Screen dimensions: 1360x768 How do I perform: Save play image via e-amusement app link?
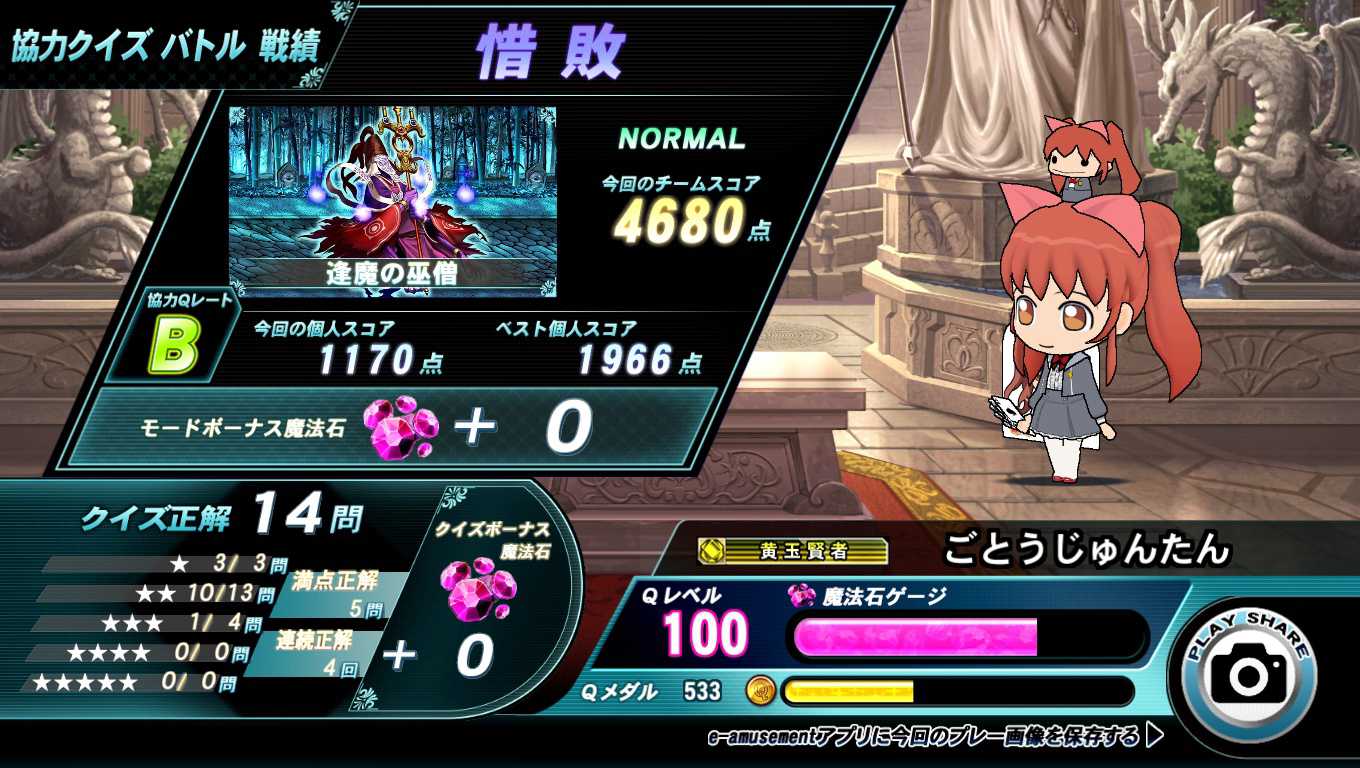coord(934,738)
